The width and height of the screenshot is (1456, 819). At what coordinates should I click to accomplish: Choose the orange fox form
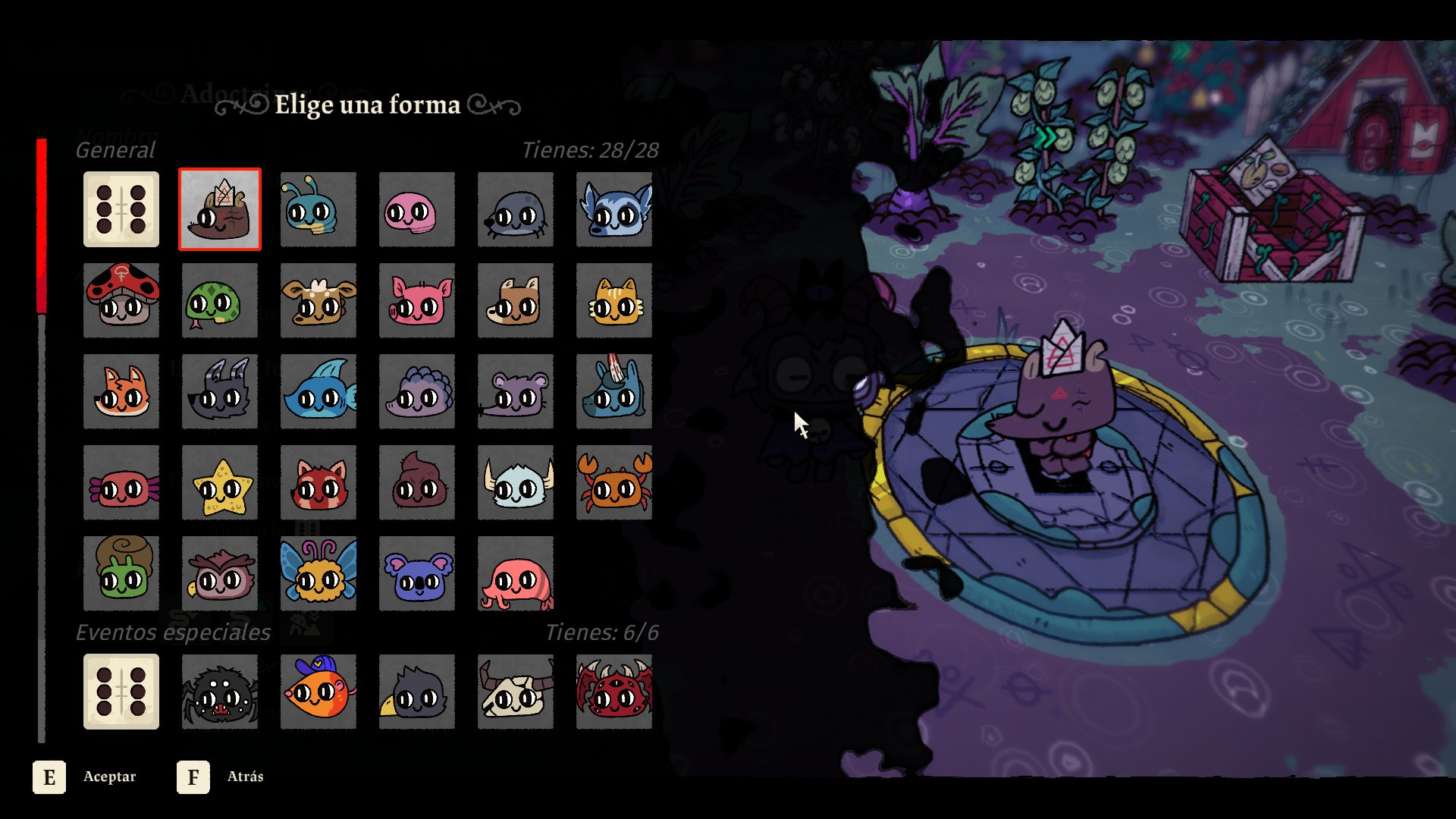click(x=121, y=391)
